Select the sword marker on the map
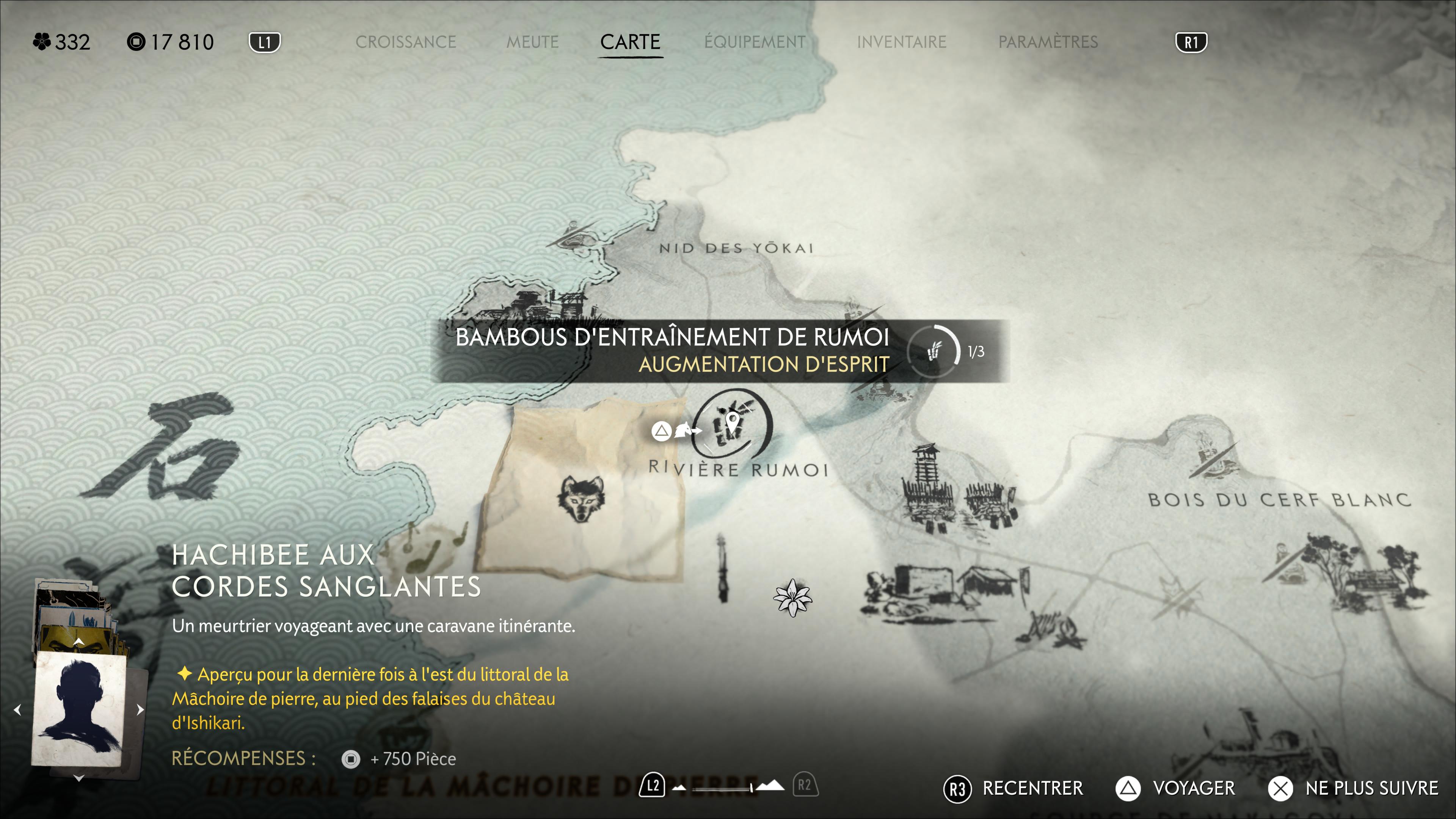The image size is (1456, 819). point(722,568)
